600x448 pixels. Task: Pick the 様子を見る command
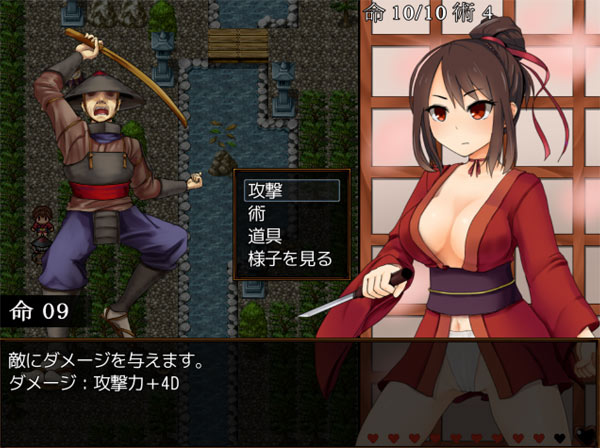click(x=288, y=259)
